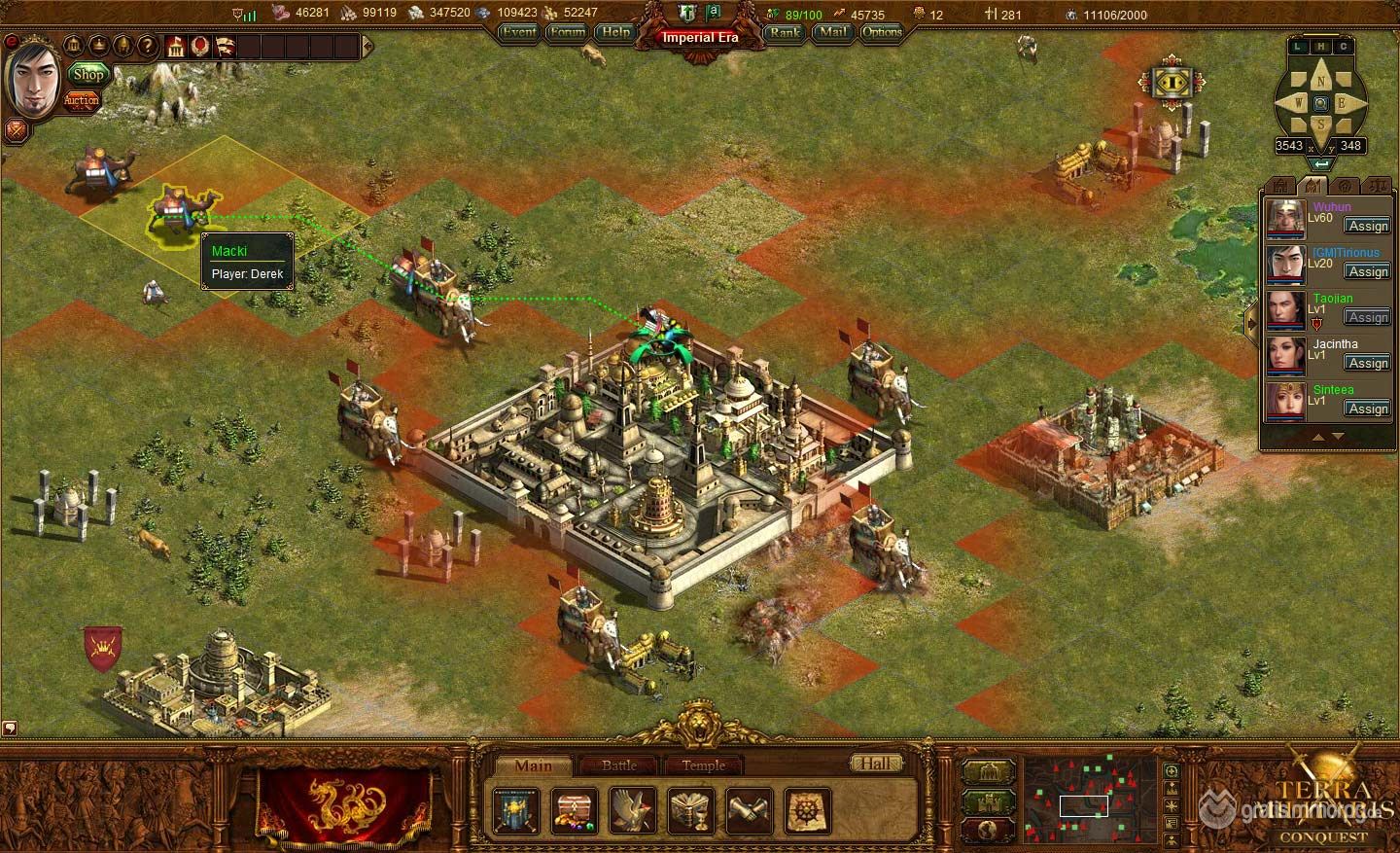Open the Help menu
The height and width of the screenshot is (853, 1400).
click(x=615, y=32)
